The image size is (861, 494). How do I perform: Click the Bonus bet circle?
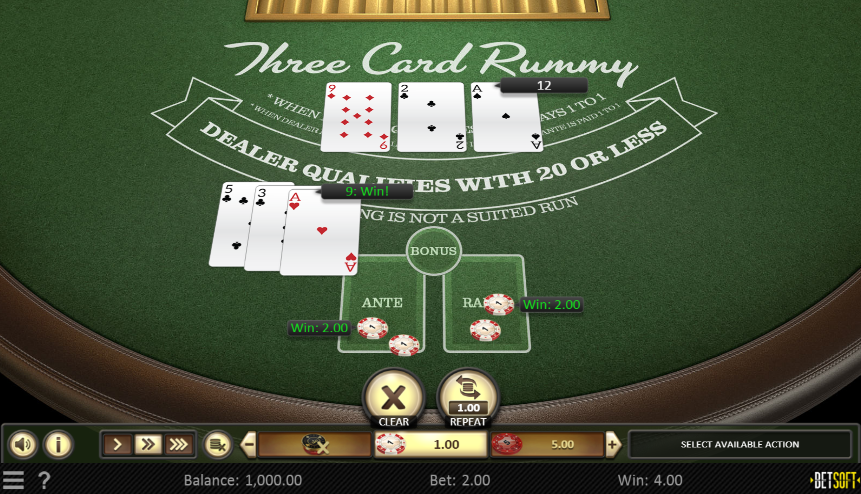[x=433, y=251]
